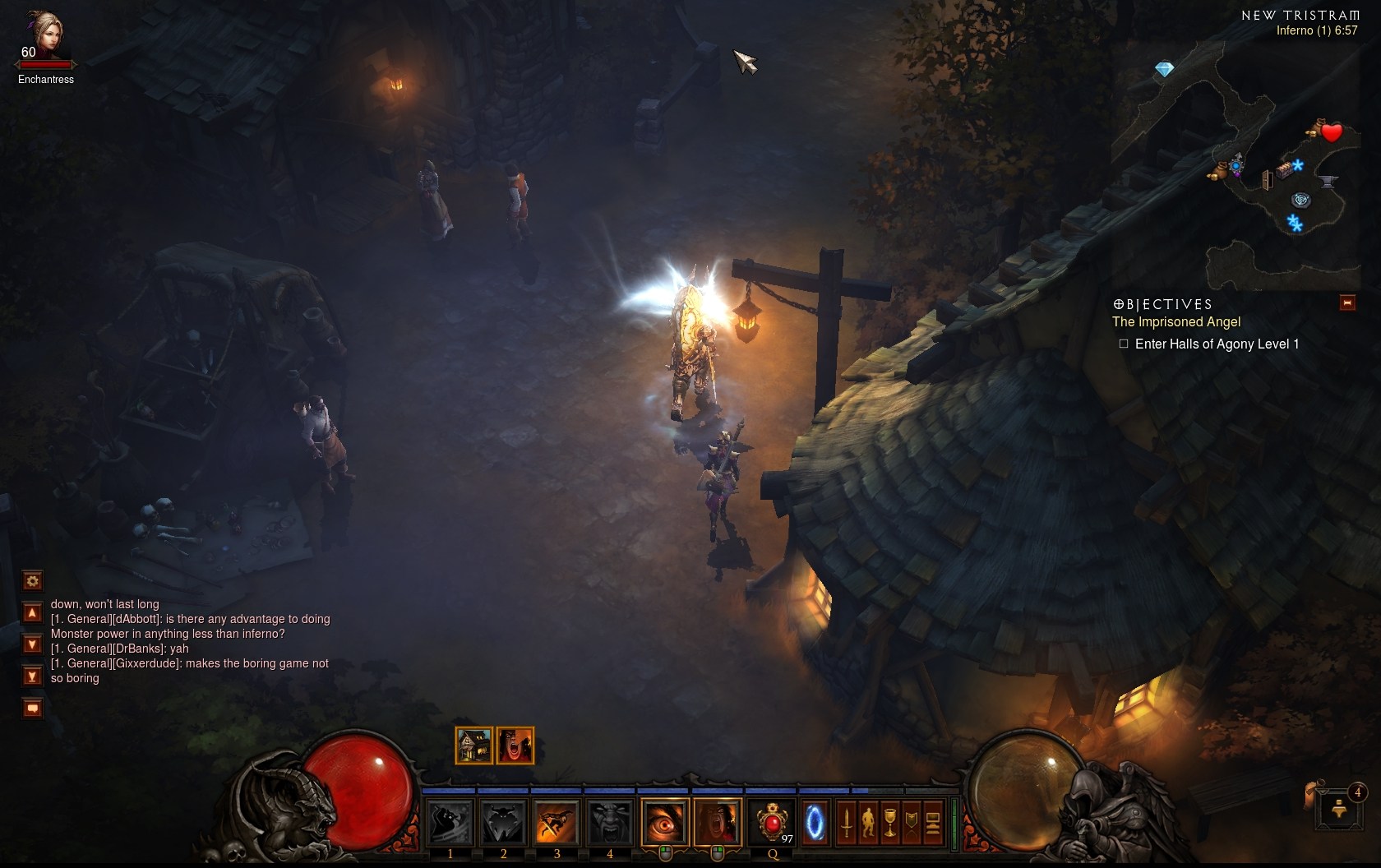
Task: Trigger the snarling face skill in slot 4
Action: (609, 821)
